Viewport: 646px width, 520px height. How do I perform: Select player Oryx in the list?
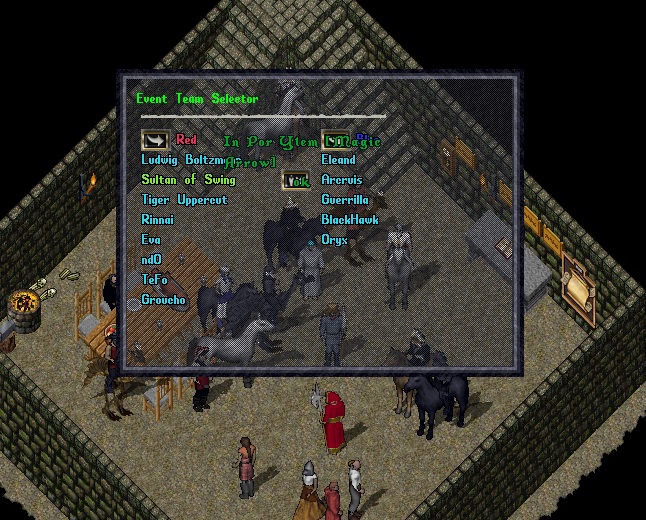334,240
